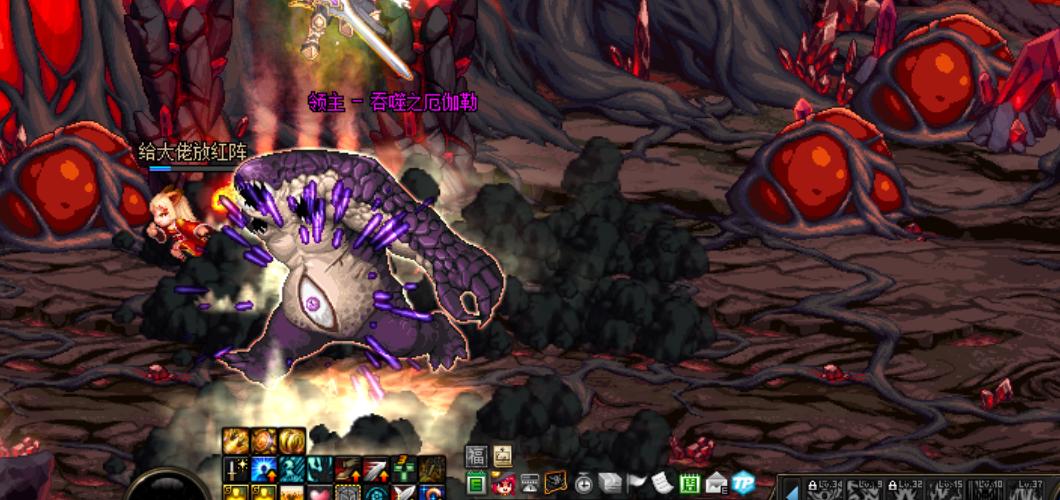Click the green E calendar icon
This screenshot has height=500, width=1060.
point(476,484)
